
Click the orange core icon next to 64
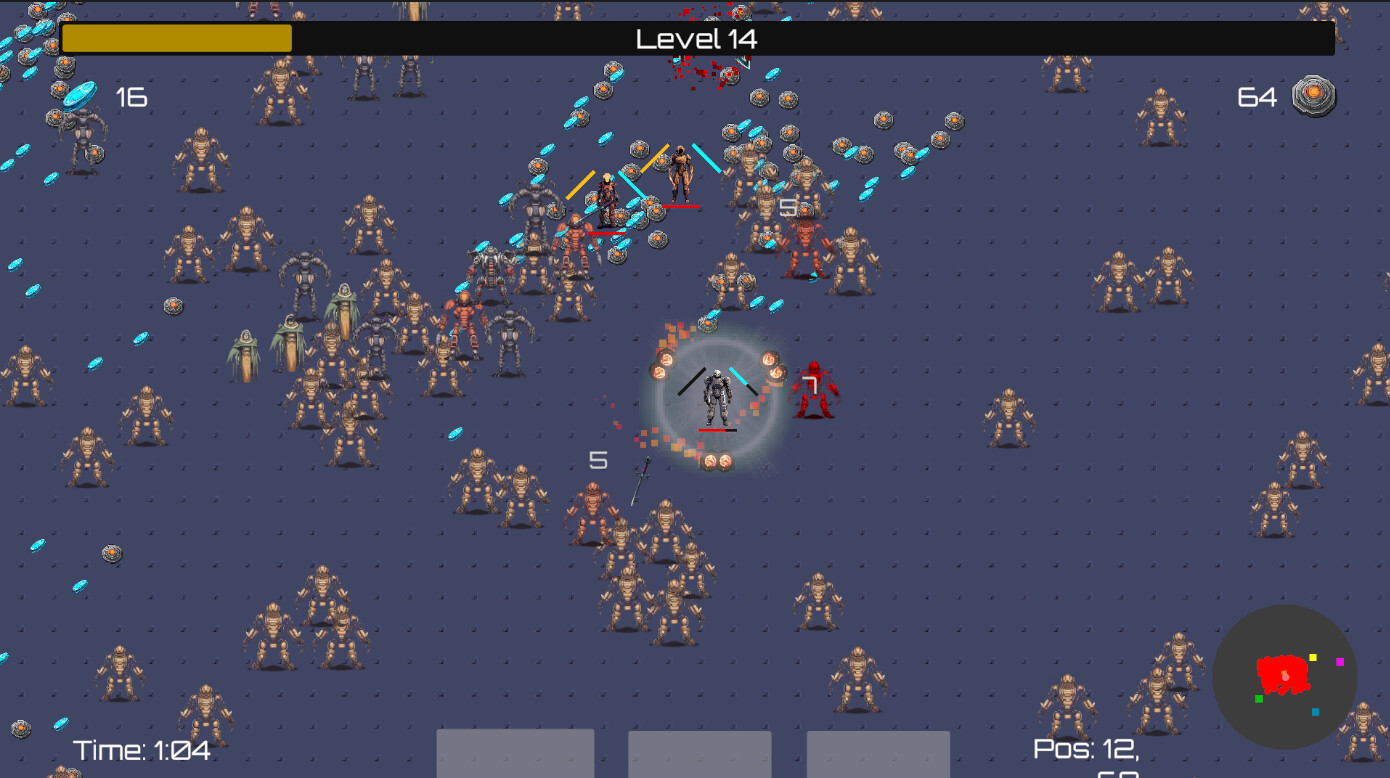coord(1315,96)
